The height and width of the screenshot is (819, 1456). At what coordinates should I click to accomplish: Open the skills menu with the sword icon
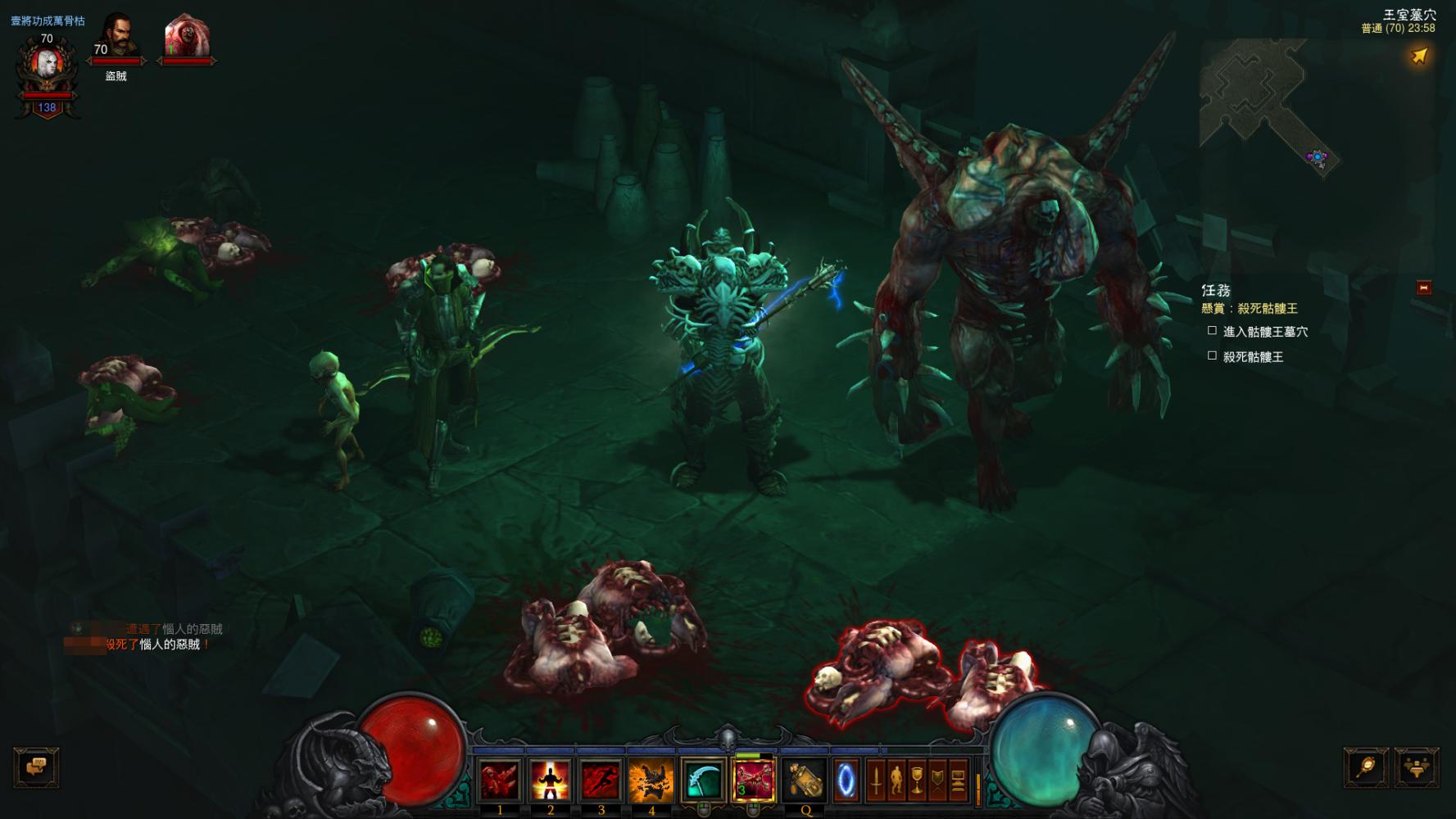tap(876, 781)
